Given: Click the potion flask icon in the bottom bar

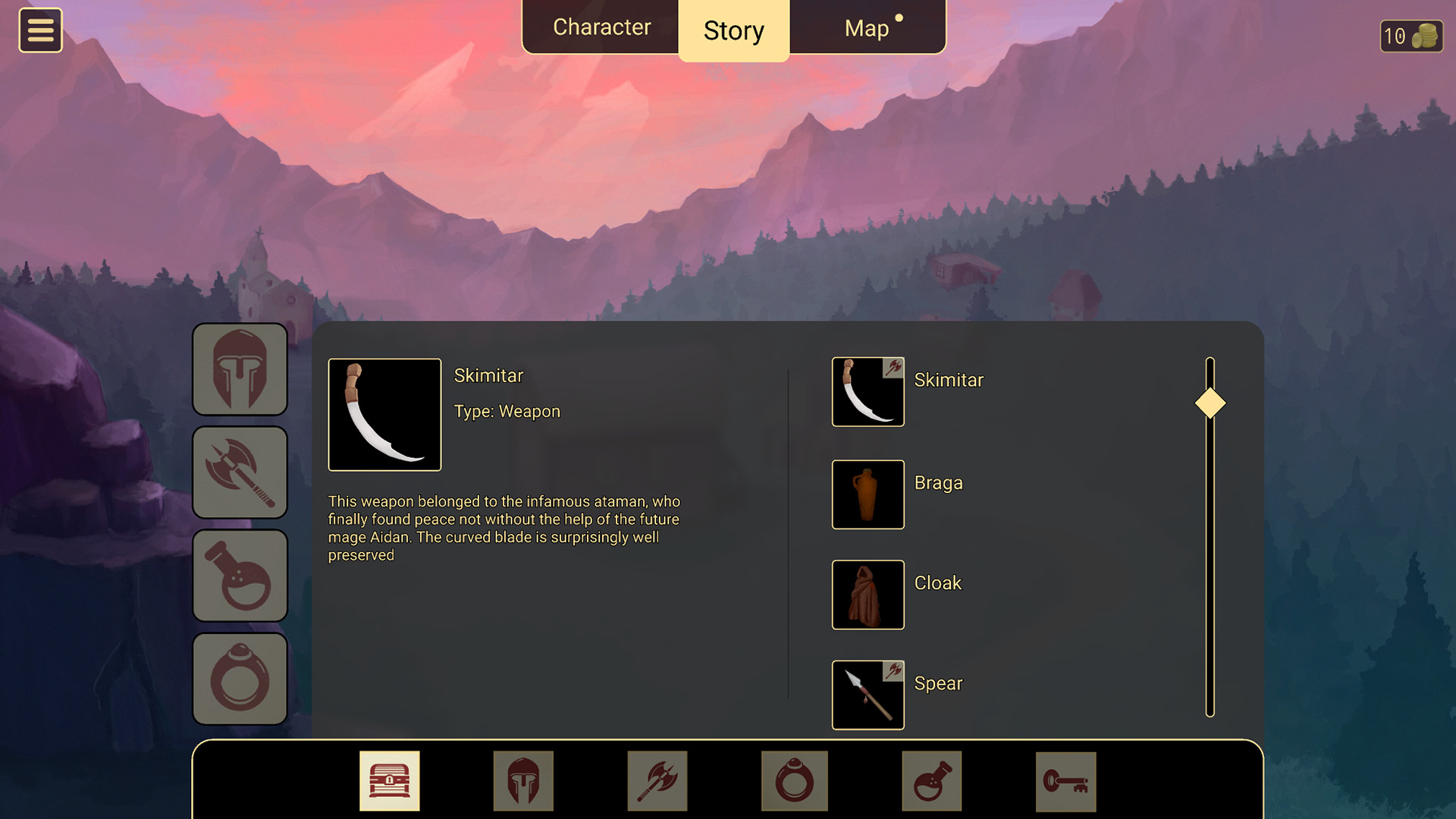Looking at the screenshot, I should [x=931, y=780].
